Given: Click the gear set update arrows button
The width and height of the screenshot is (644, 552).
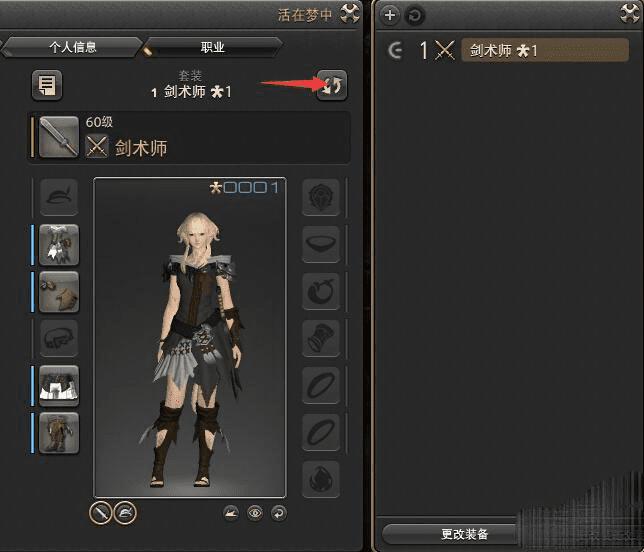Looking at the screenshot, I should tap(331, 85).
